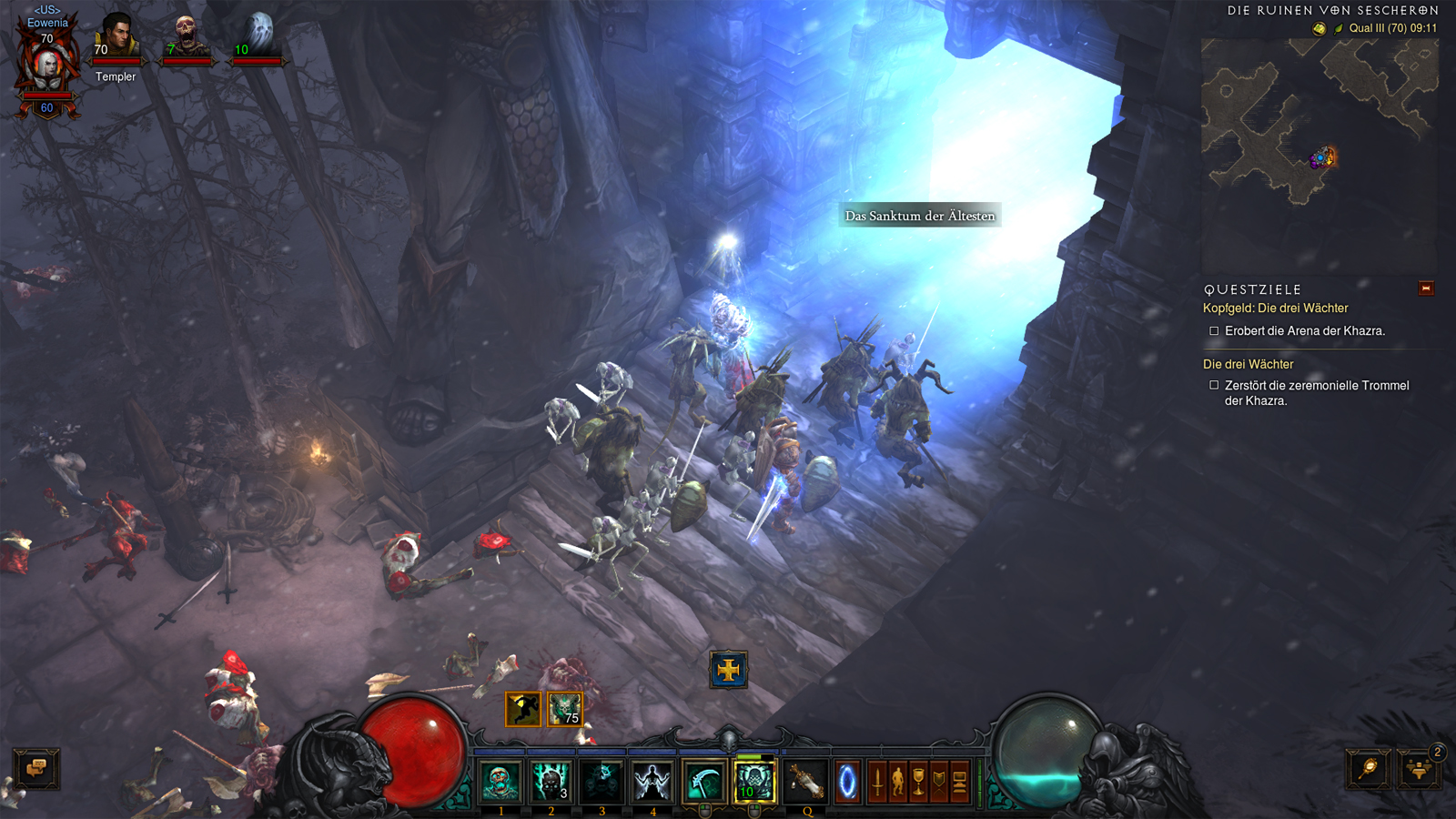The width and height of the screenshot is (1456, 819).
Task: Use the glowing skull skill in slot 2
Action: (551, 782)
